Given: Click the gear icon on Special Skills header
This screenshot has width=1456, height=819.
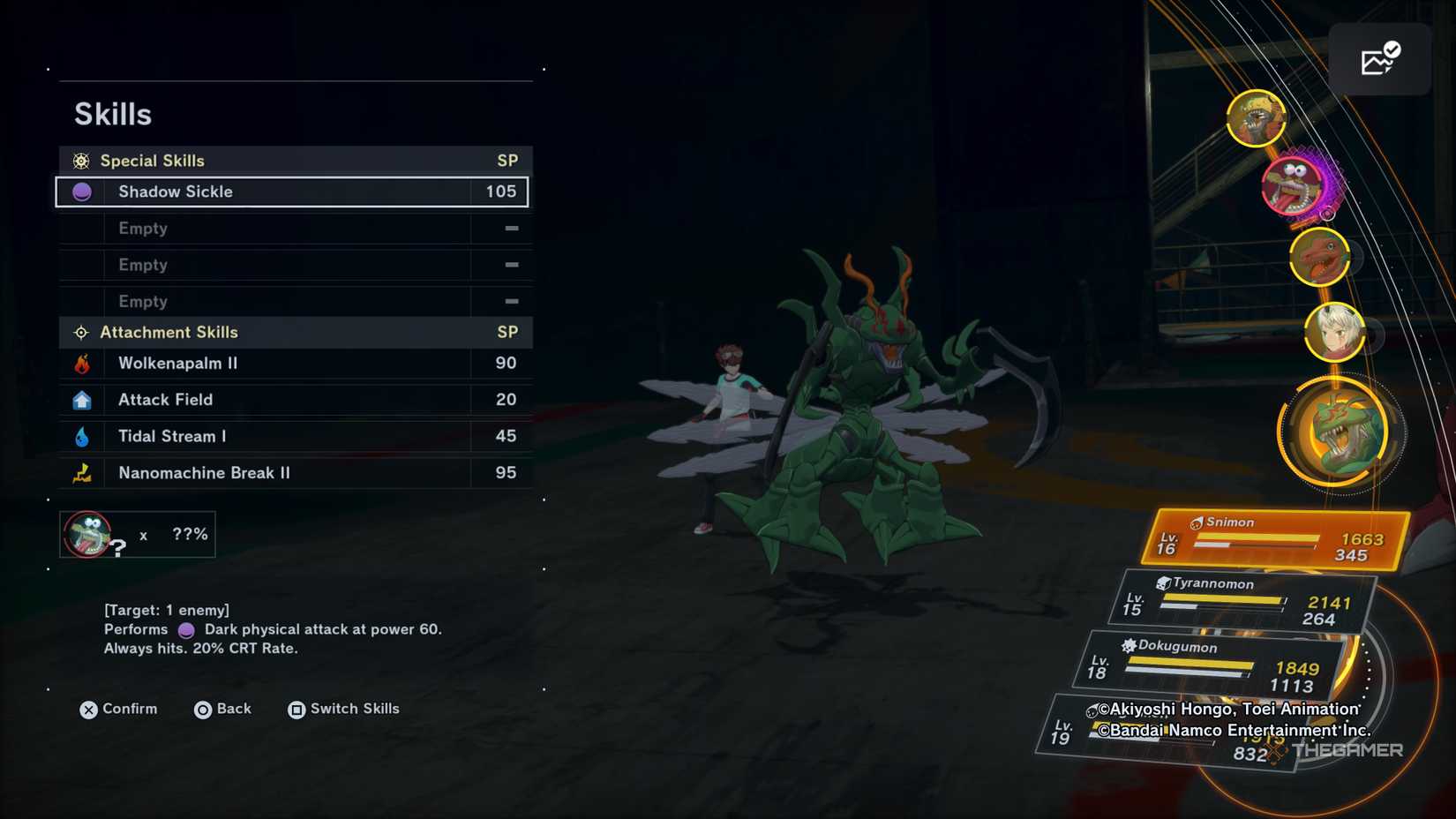Looking at the screenshot, I should tap(80, 160).
